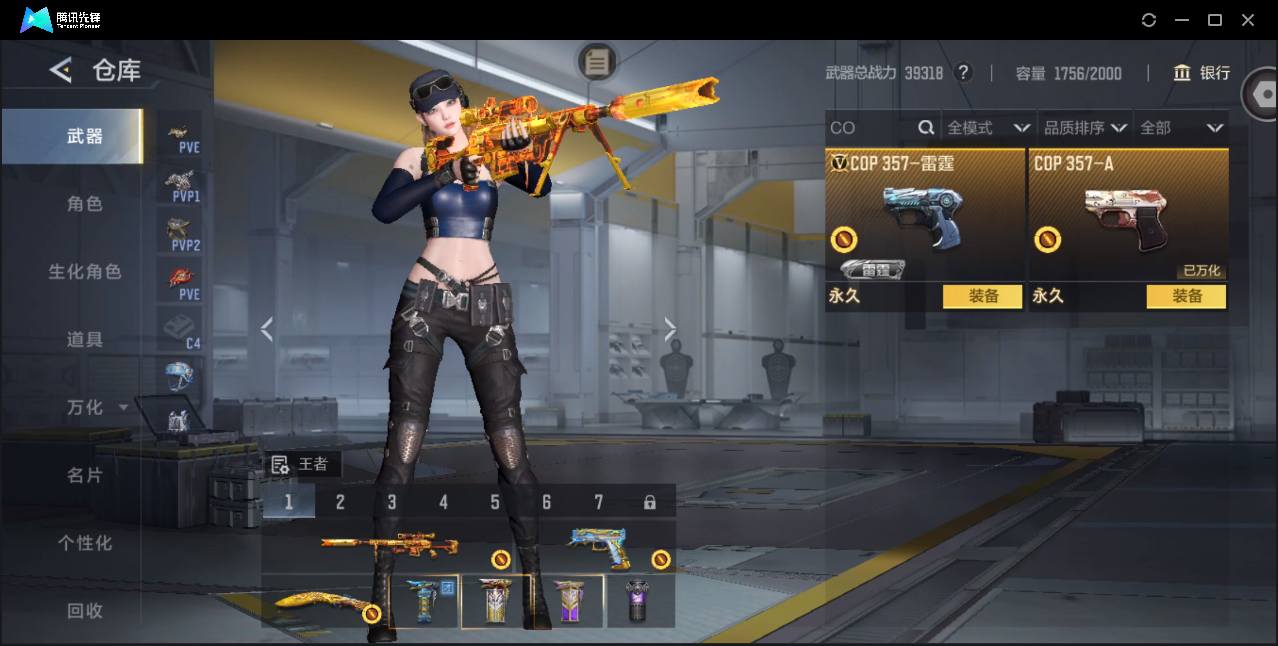Equip the COP 357-A pistol

click(x=1186, y=296)
